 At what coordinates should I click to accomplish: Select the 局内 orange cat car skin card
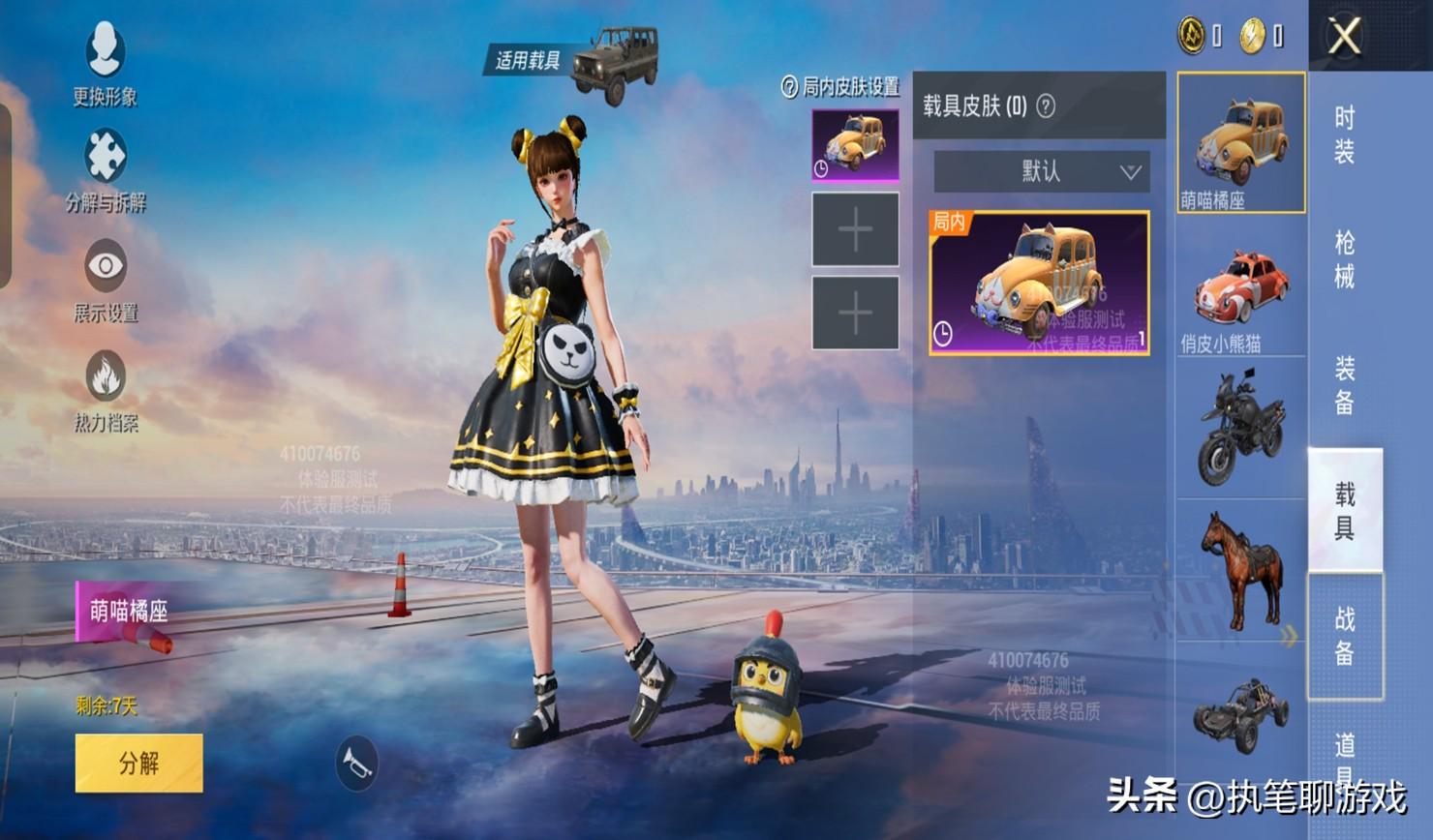tap(1039, 283)
